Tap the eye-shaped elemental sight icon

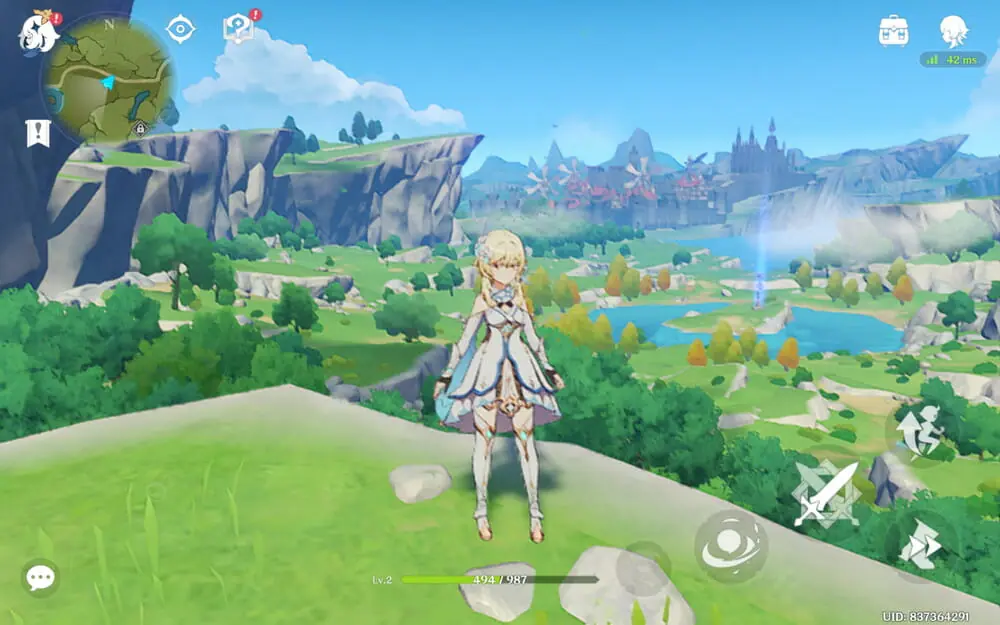pyautogui.click(x=180, y=29)
